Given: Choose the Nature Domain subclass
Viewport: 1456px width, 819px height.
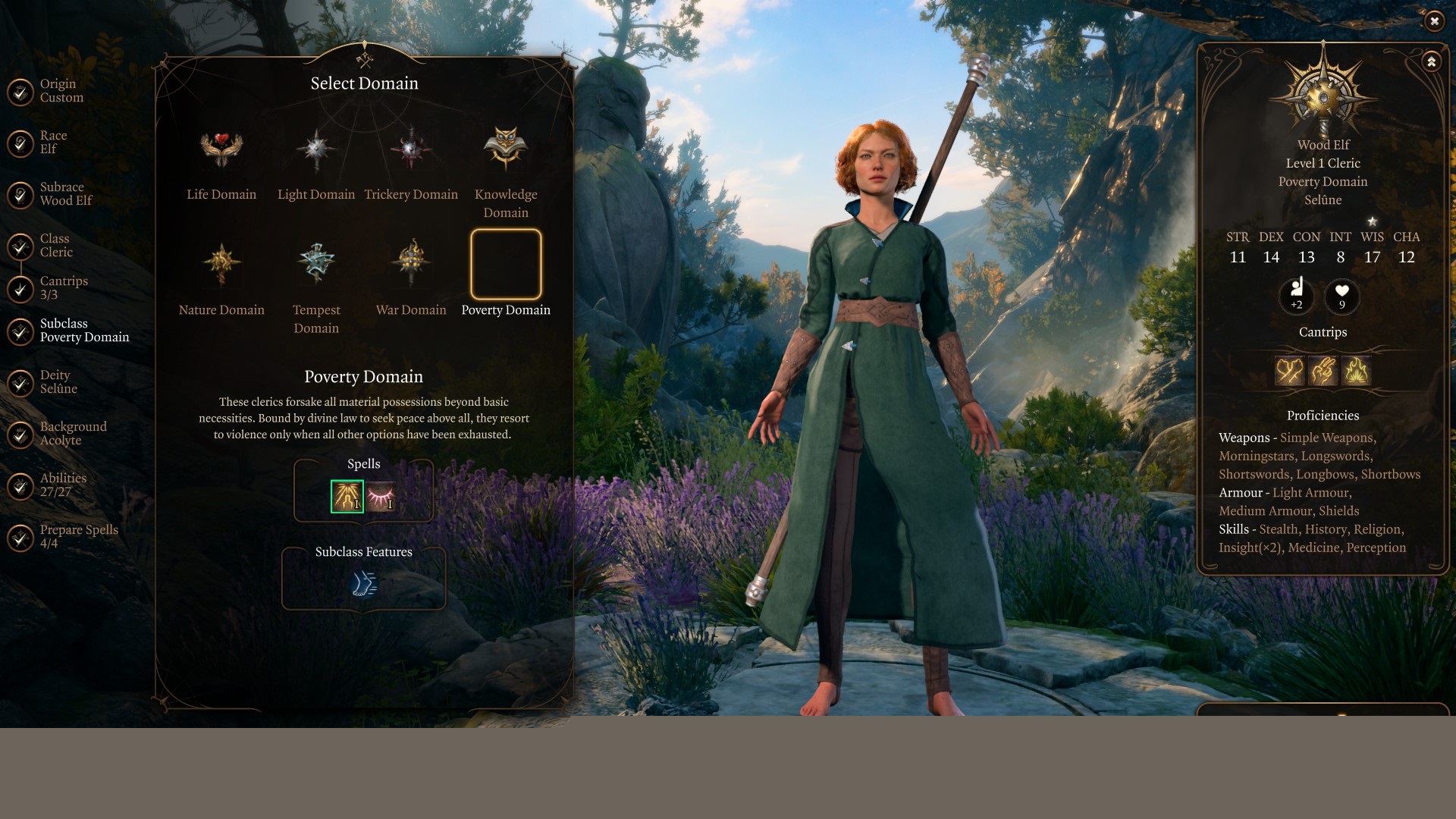Looking at the screenshot, I should pyautogui.click(x=221, y=264).
